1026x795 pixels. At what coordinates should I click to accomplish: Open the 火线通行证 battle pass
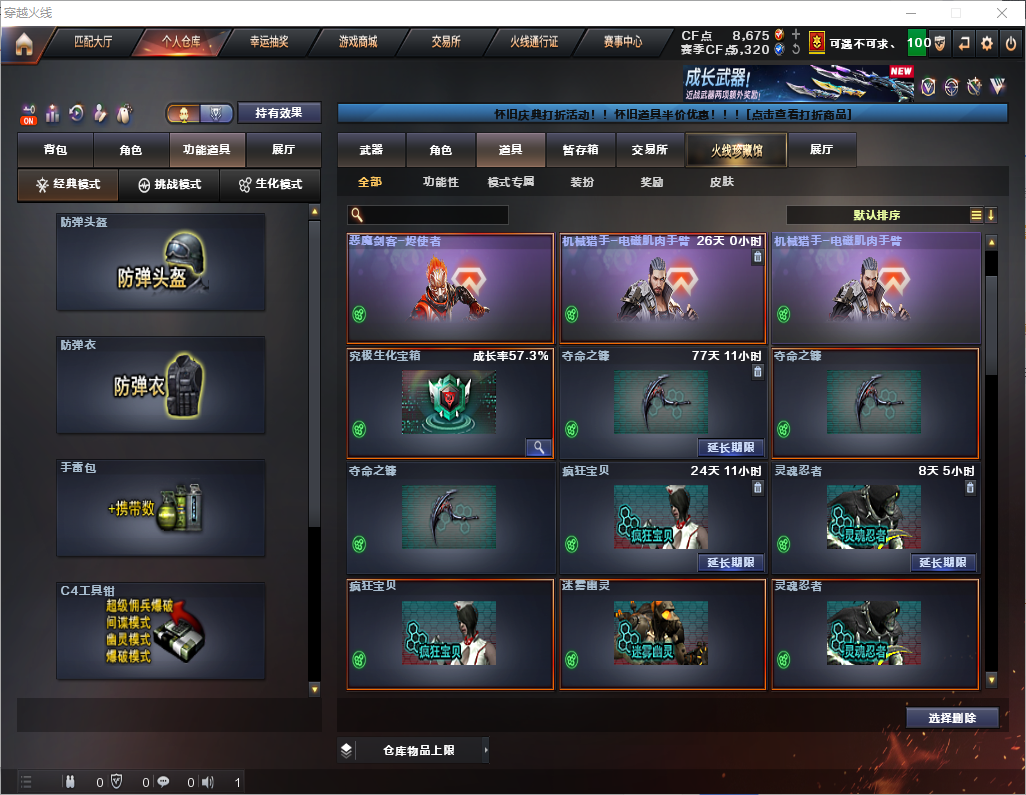[534, 43]
